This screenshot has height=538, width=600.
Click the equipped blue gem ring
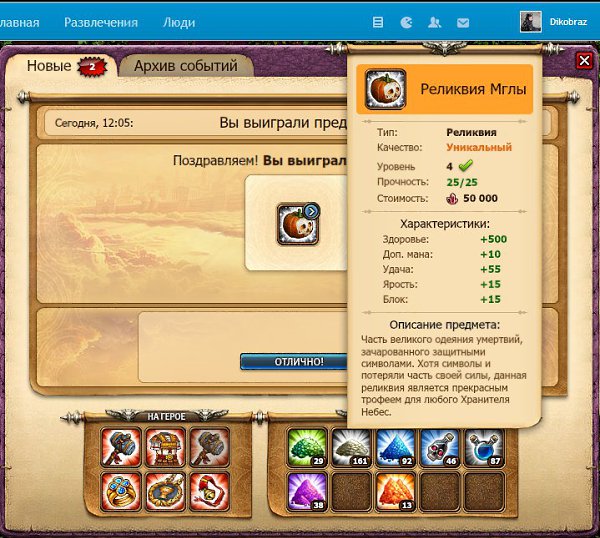pos(121,491)
